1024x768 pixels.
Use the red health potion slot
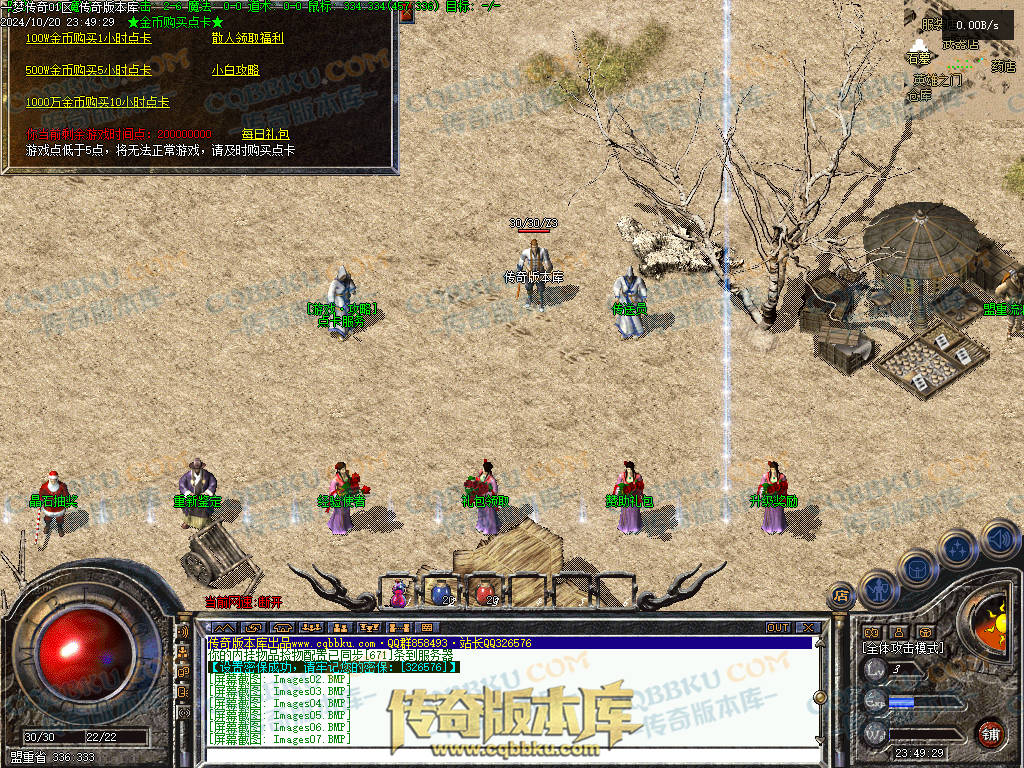tap(485, 593)
